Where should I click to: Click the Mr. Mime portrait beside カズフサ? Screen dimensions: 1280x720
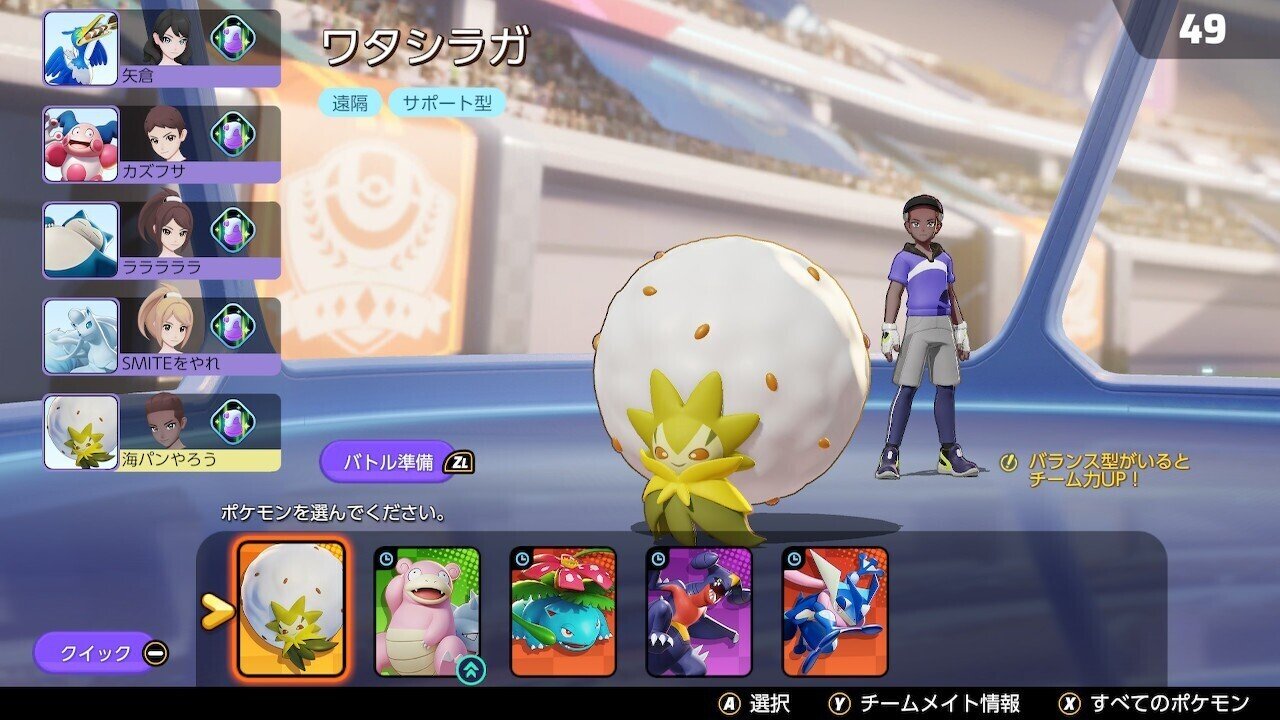coord(83,143)
